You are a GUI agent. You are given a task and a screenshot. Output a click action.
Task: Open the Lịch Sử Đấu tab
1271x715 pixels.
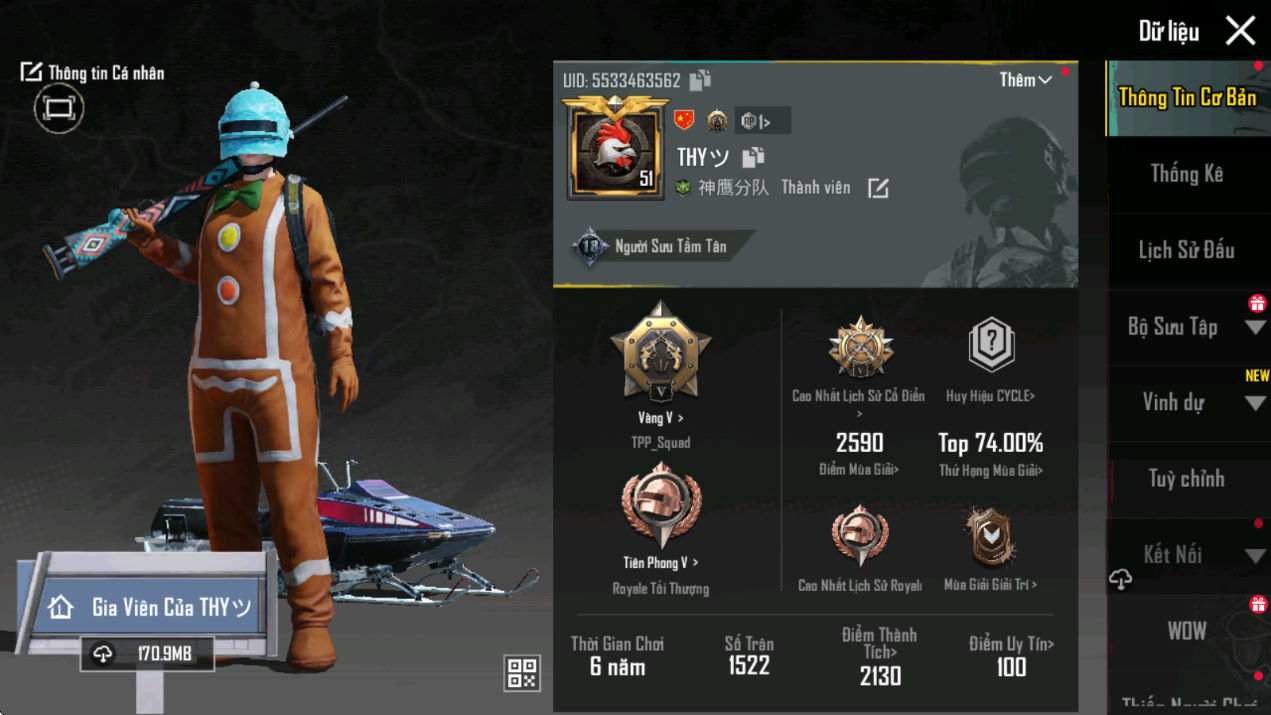(1186, 250)
